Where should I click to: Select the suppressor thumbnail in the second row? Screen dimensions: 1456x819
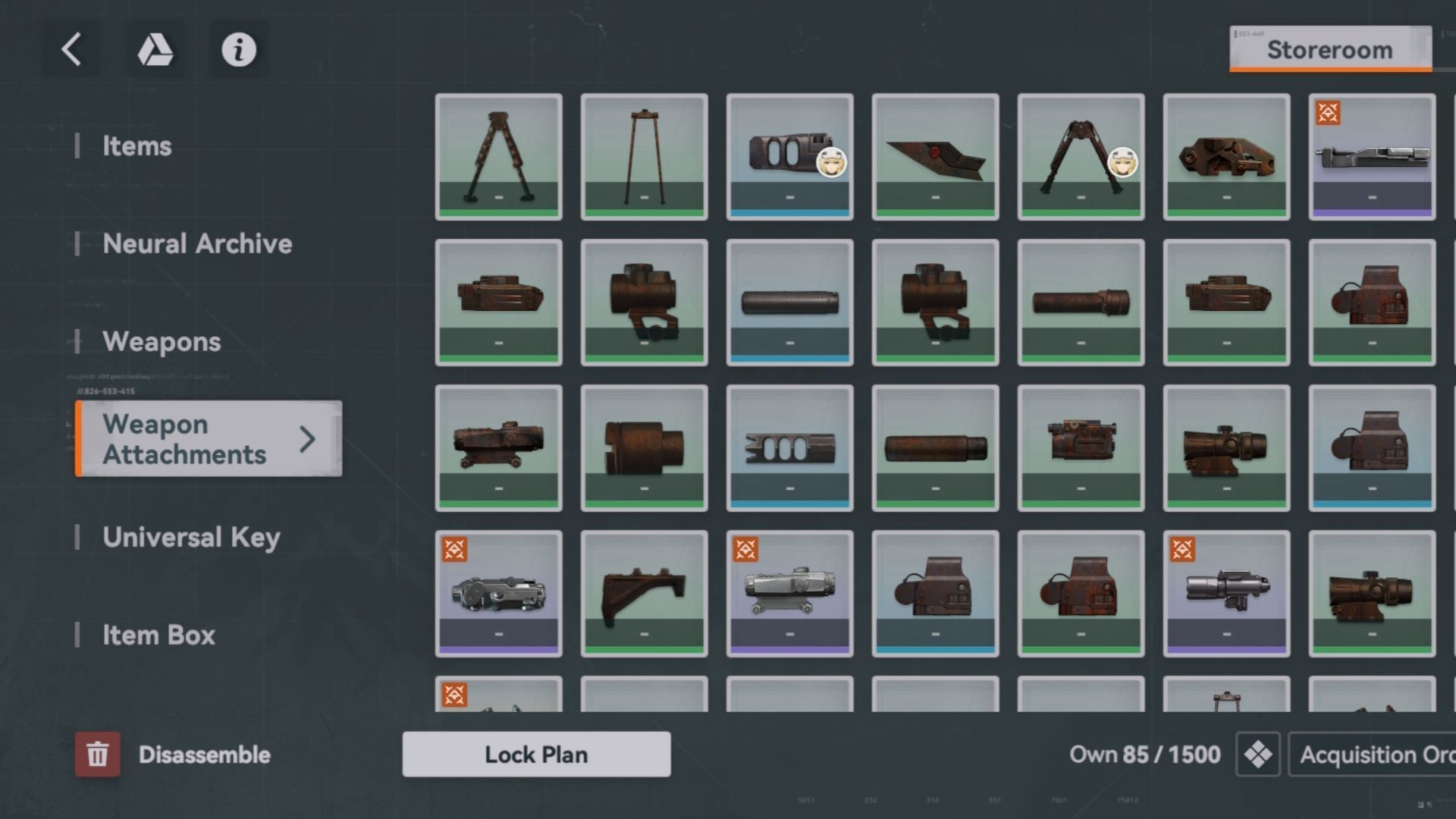789,301
